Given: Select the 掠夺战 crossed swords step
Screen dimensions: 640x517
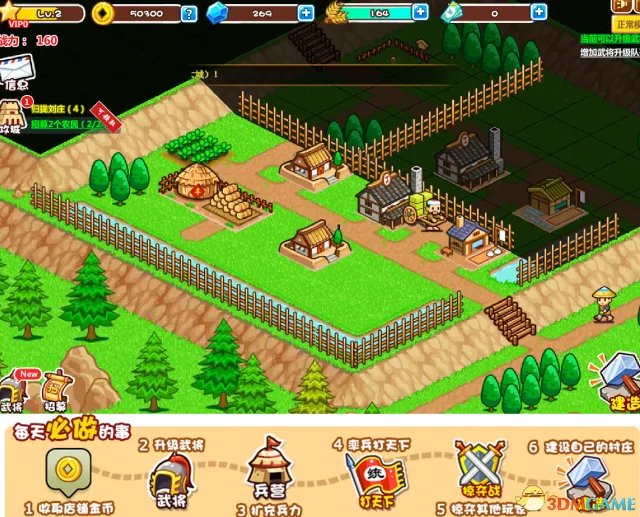Looking at the screenshot, I should coord(474,468).
